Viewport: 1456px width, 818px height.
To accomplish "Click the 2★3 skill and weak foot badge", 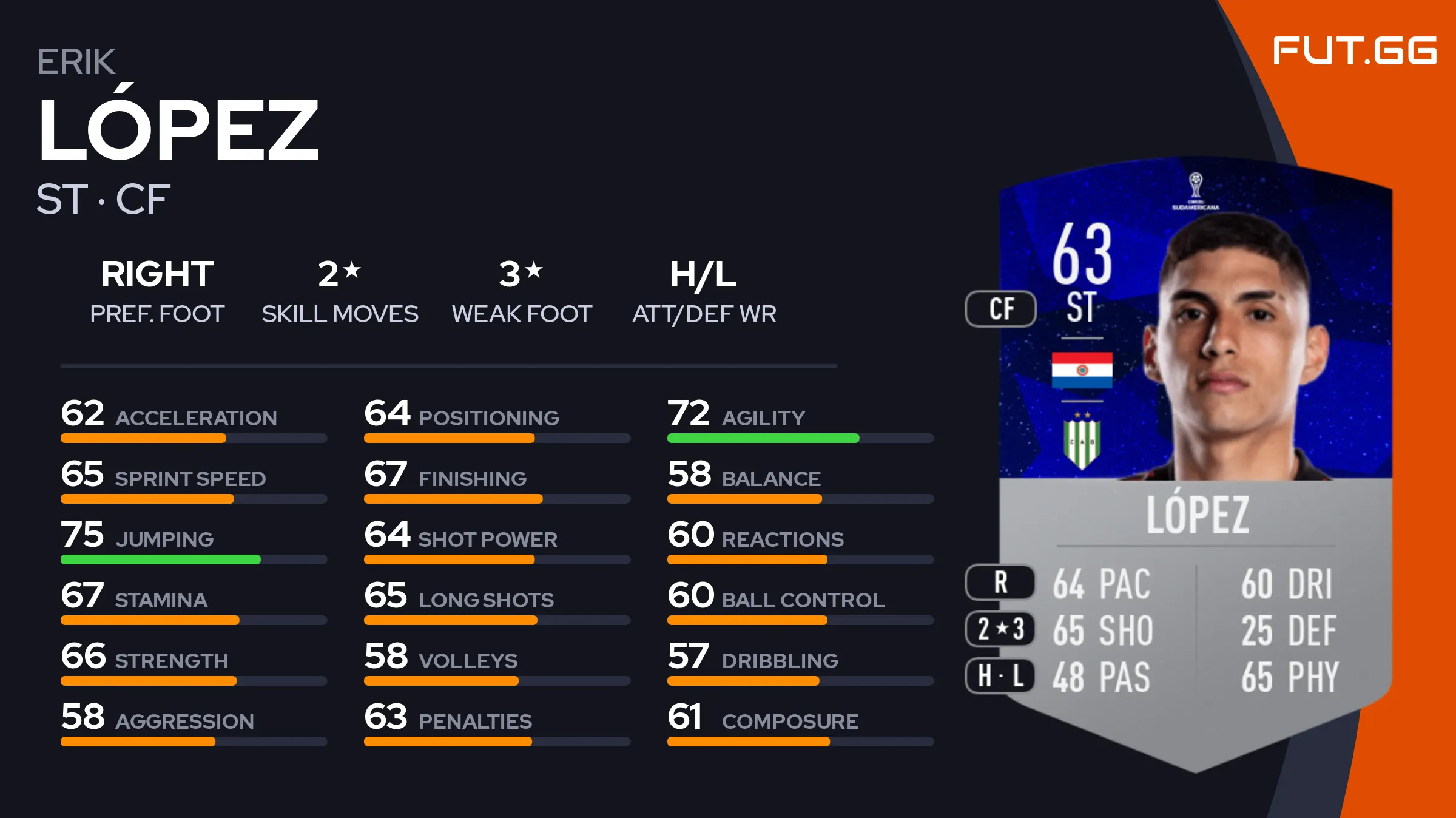I will pos(1000,629).
